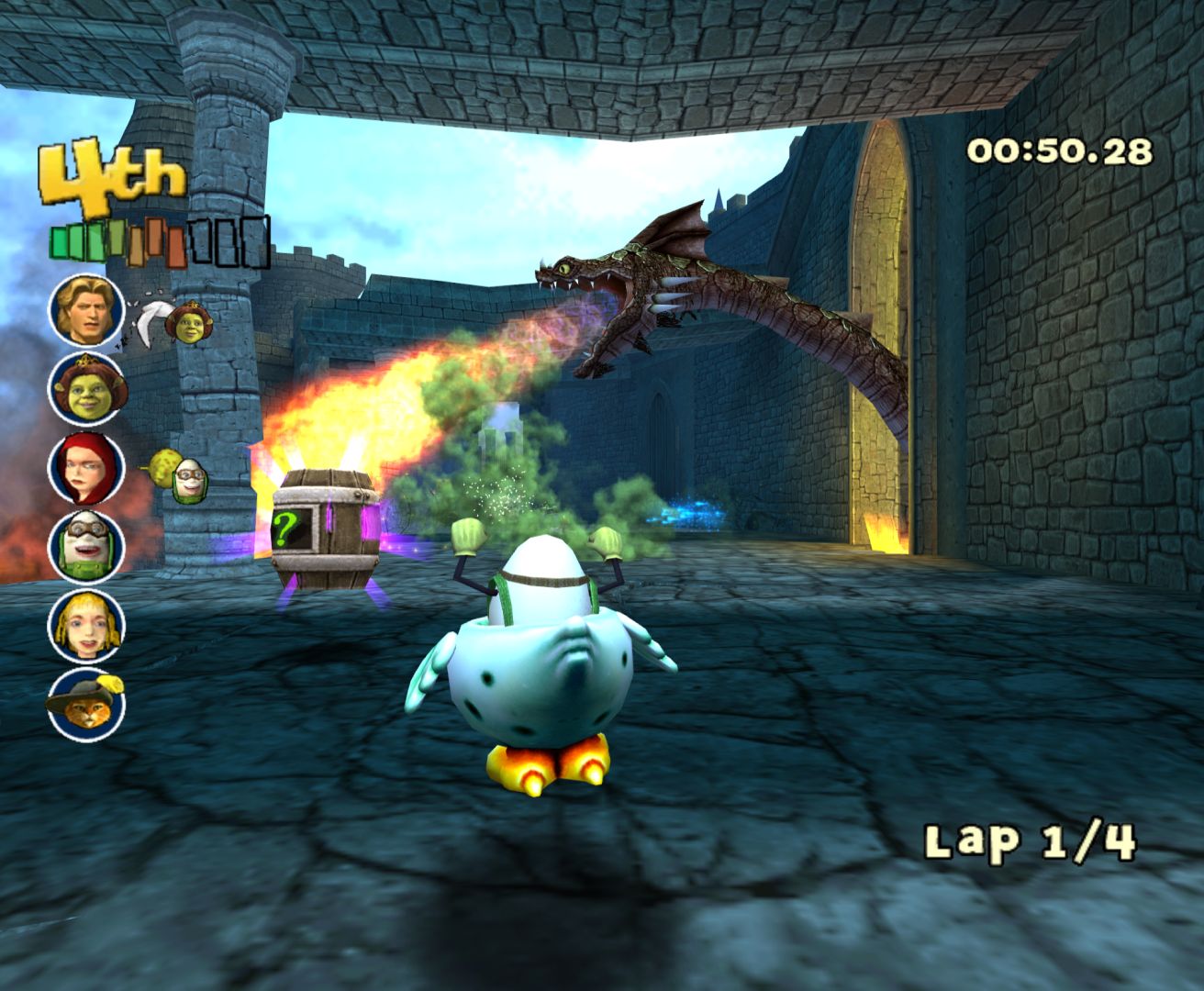Click the small Humpty icon beside Red Riding Hood
Image resolution: width=1204 pixels, height=991 pixels.
[x=190, y=480]
